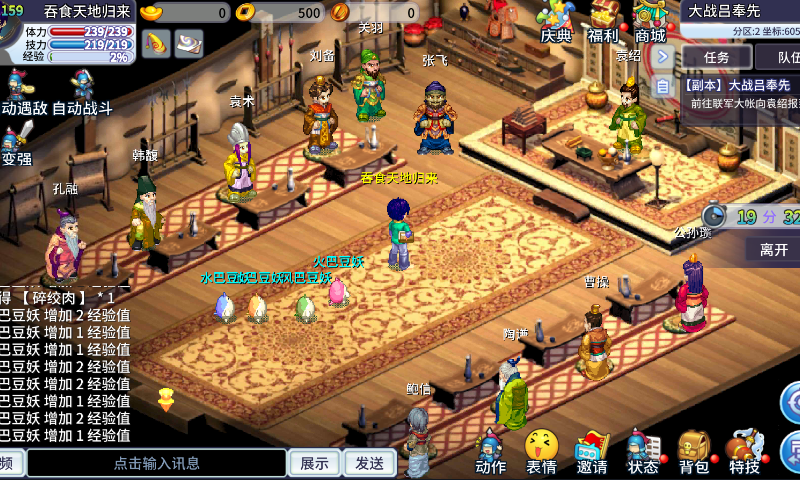Toggle 自动战斗 auto-battle
This screenshot has width=800, height=480.
tap(82, 93)
